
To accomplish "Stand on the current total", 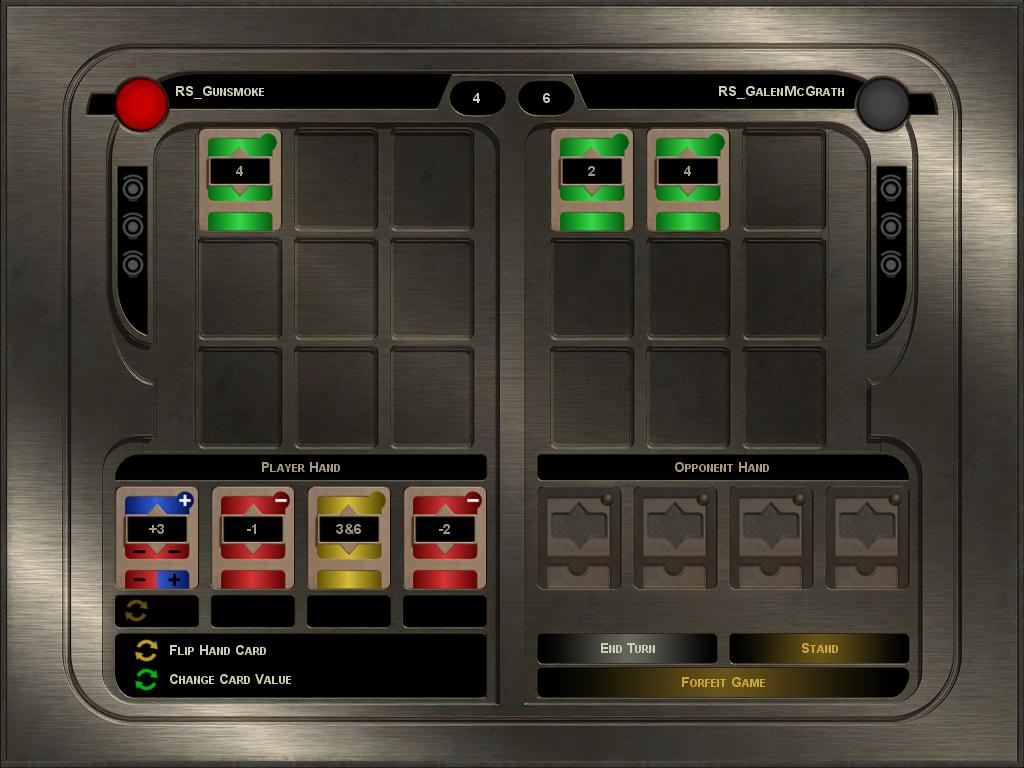I will pyautogui.click(x=819, y=648).
